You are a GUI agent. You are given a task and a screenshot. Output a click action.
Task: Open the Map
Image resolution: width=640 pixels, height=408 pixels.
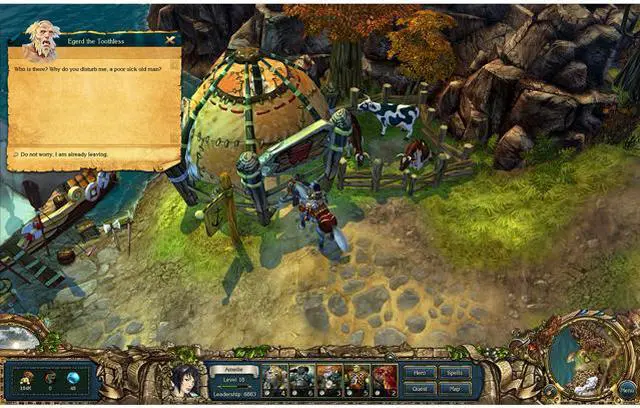coord(455,388)
